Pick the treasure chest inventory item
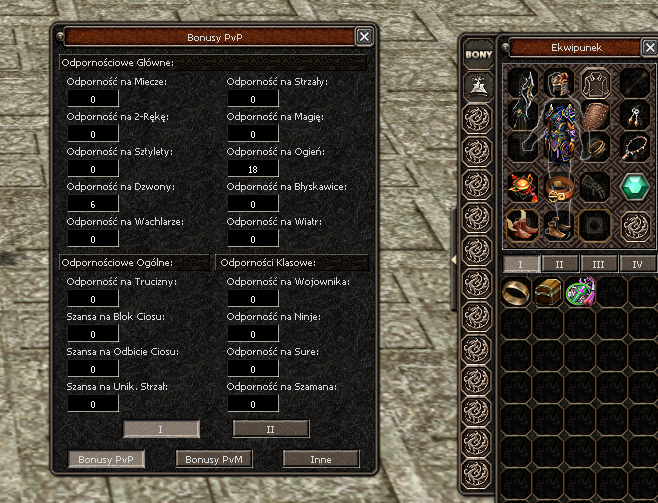This screenshot has width=658, height=503. pyautogui.click(x=549, y=293)
